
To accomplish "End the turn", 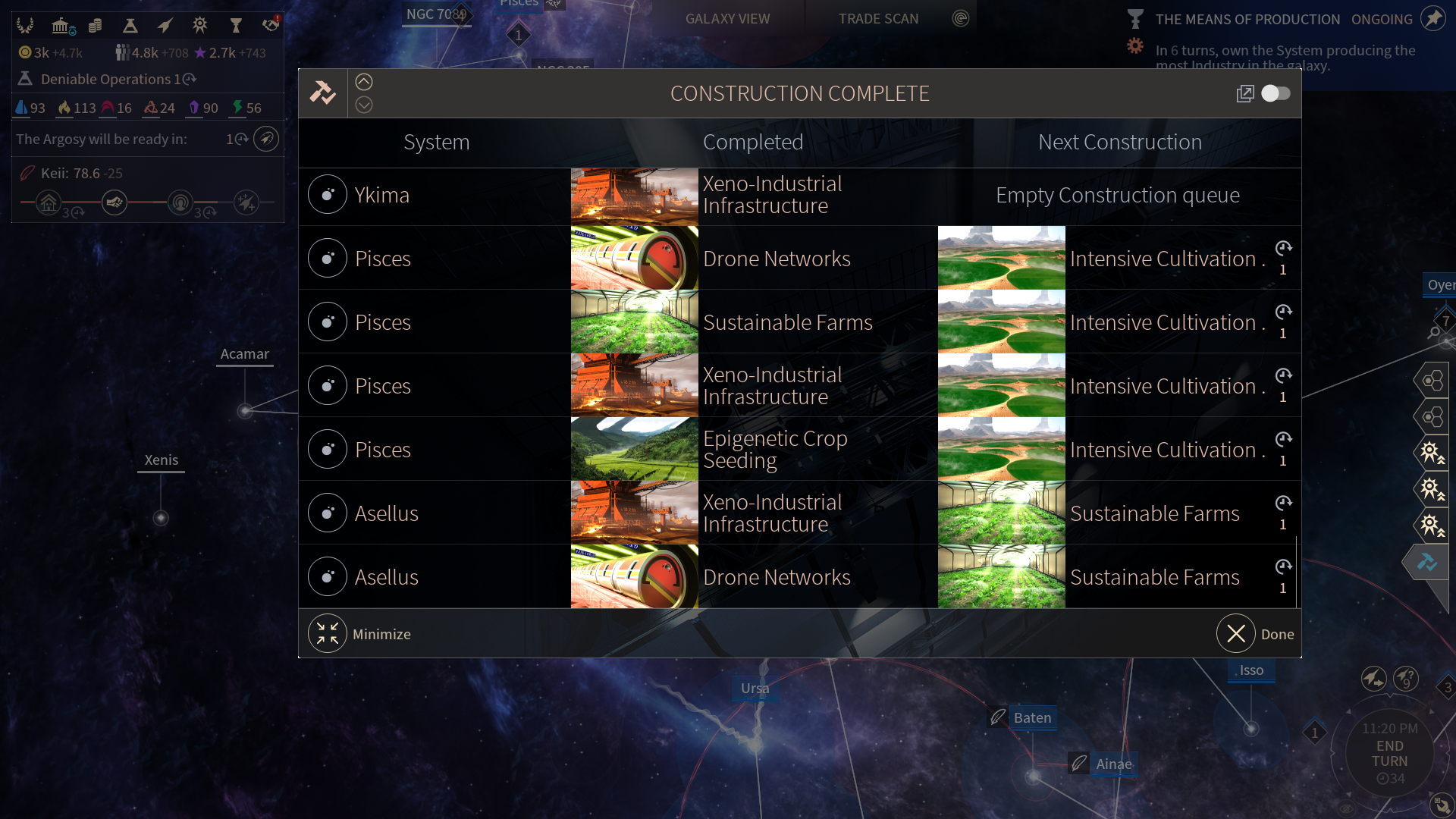I will coord(1389,754).
